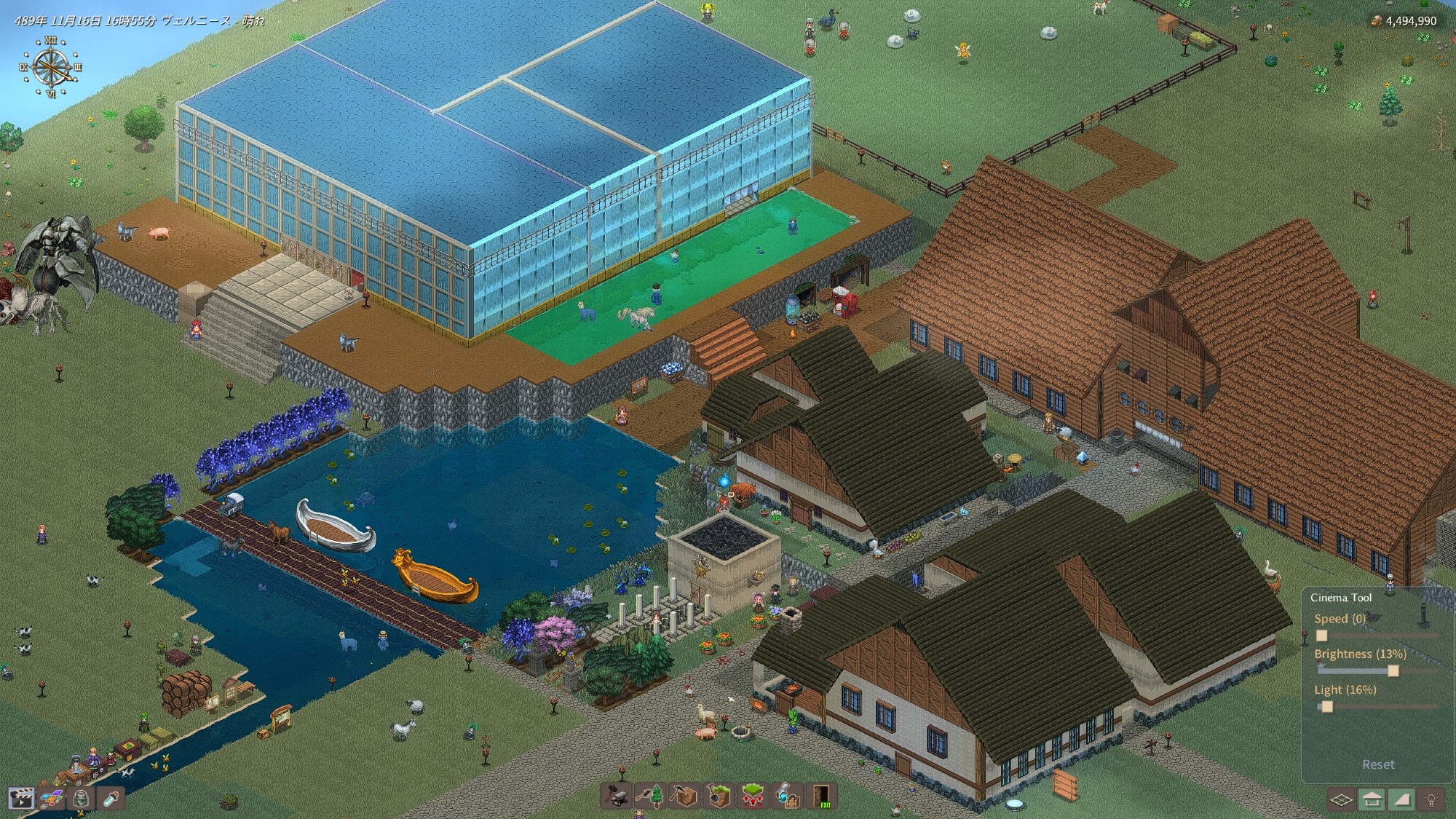Activate the pickaxe mining tool
The width and height of the screenshot is (1456, 819).
tap(684, 796)
